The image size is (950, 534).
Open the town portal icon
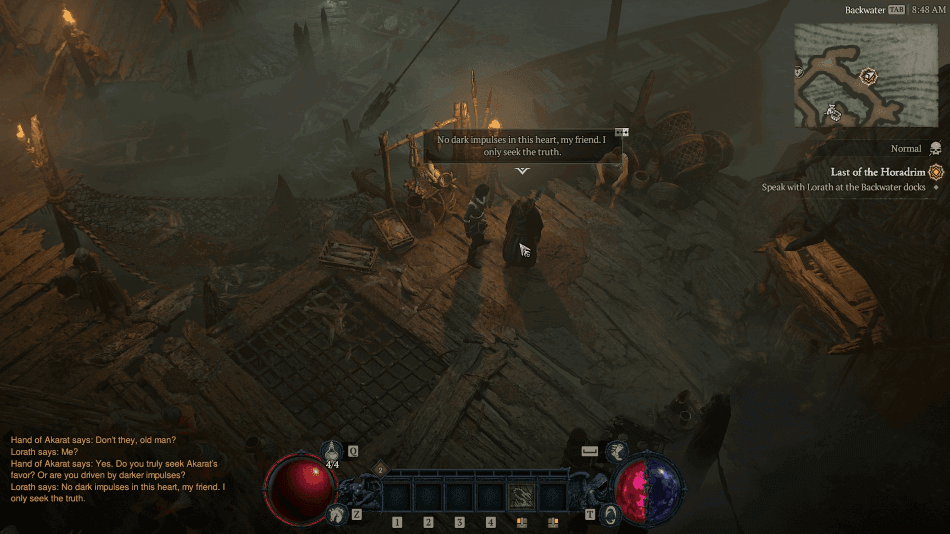coord(610,514)
